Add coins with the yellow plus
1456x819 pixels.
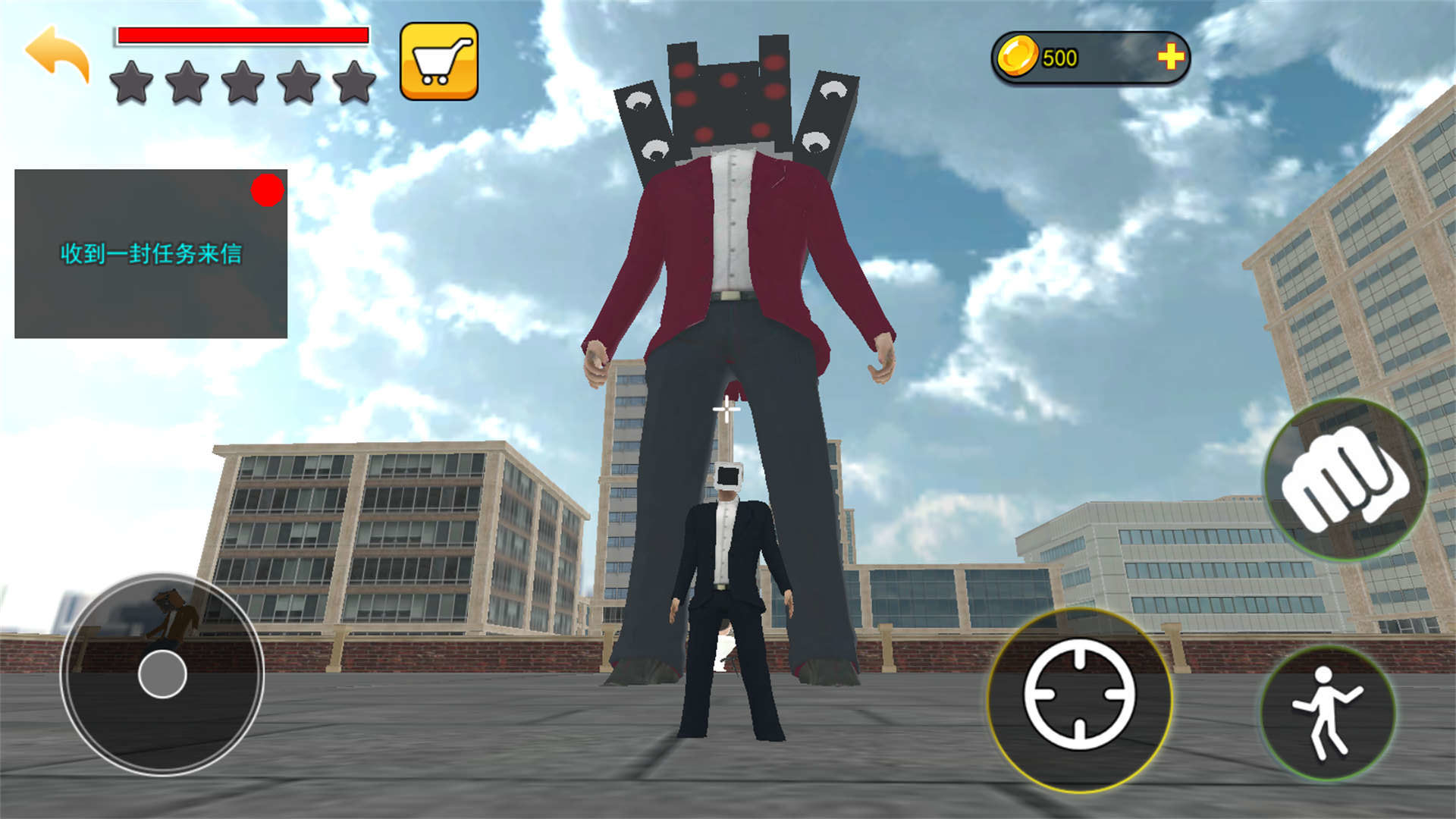point(1170,56)
